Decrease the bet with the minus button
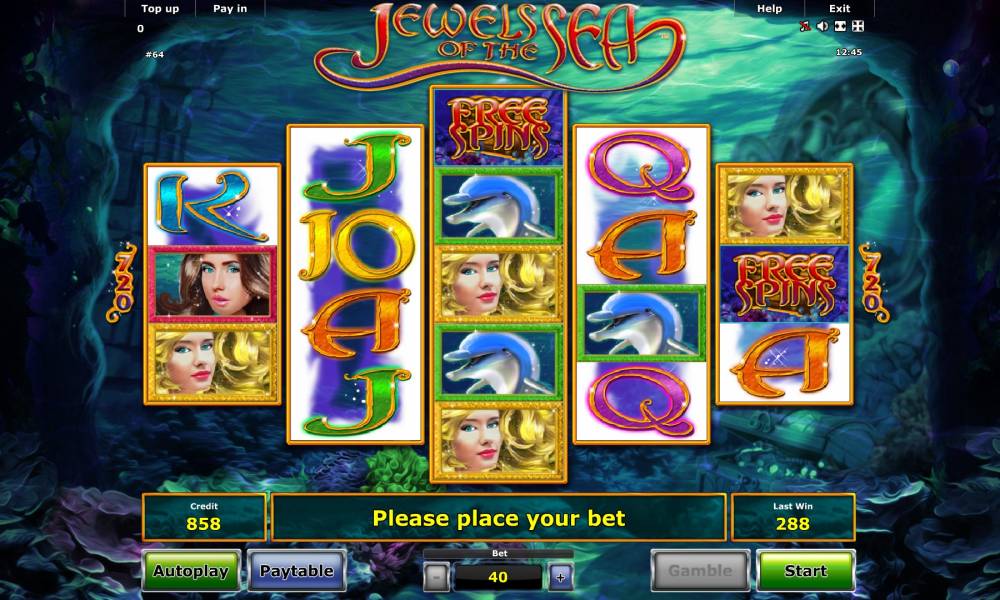The height and width of the screenshot is (600, 1000). point(436,576)
